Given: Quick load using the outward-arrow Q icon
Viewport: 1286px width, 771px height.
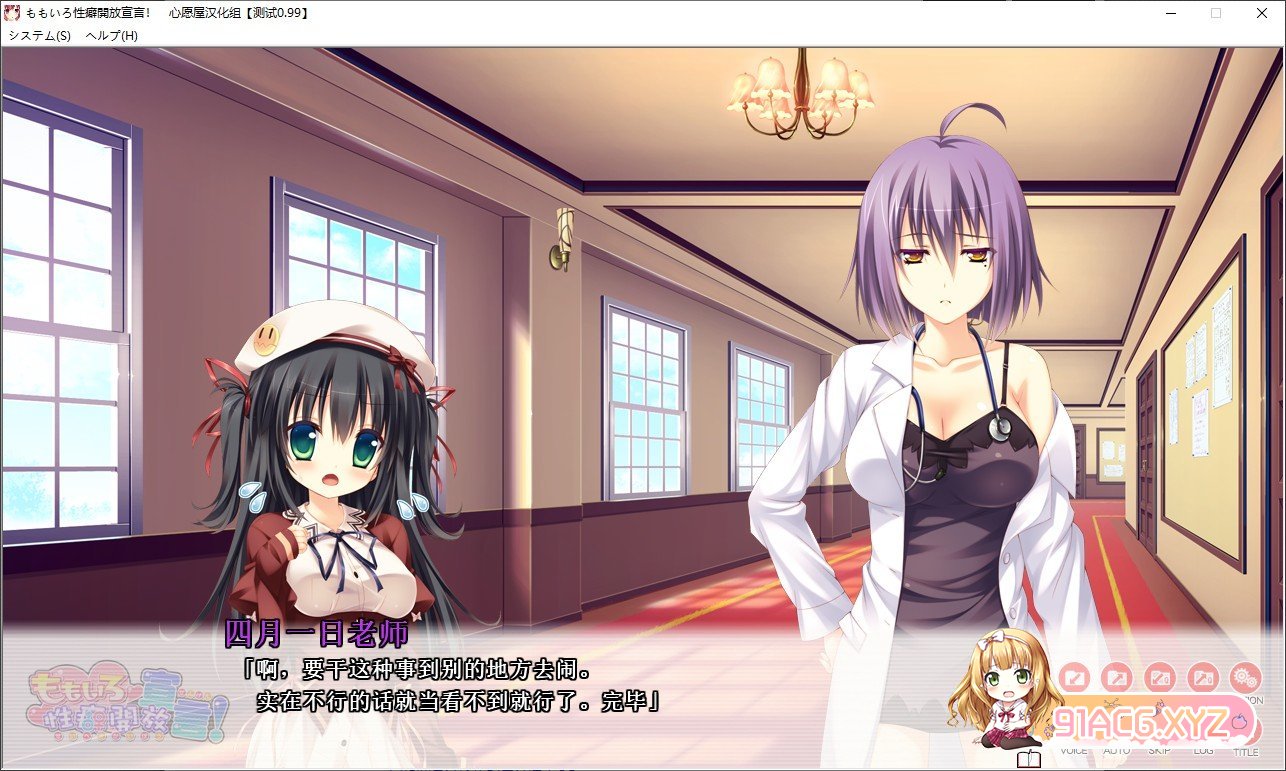Looking at the screenshot, I should (x=1202, y=679).
